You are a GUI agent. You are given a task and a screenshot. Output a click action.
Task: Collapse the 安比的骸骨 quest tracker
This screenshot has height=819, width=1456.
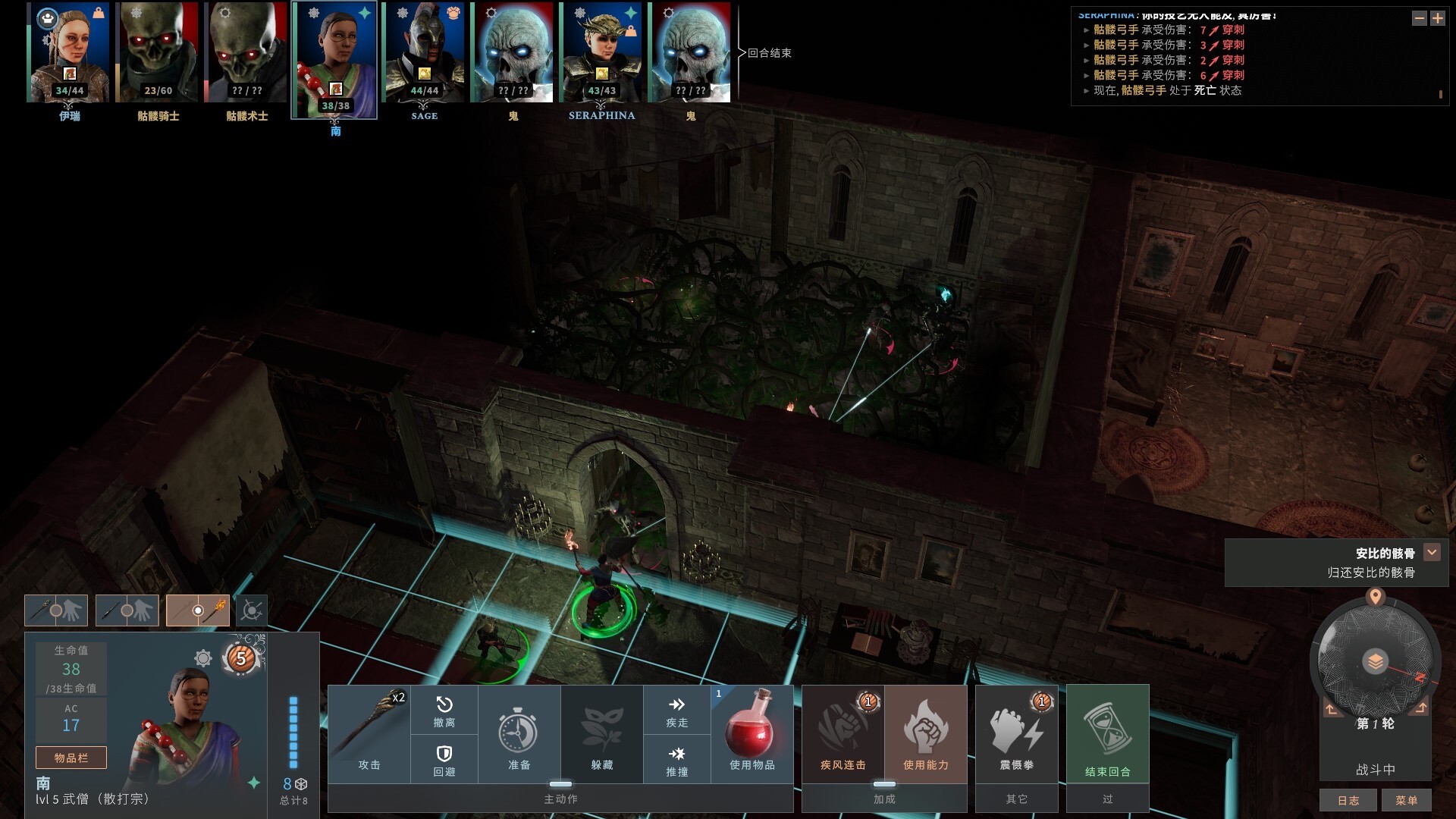1432,553
